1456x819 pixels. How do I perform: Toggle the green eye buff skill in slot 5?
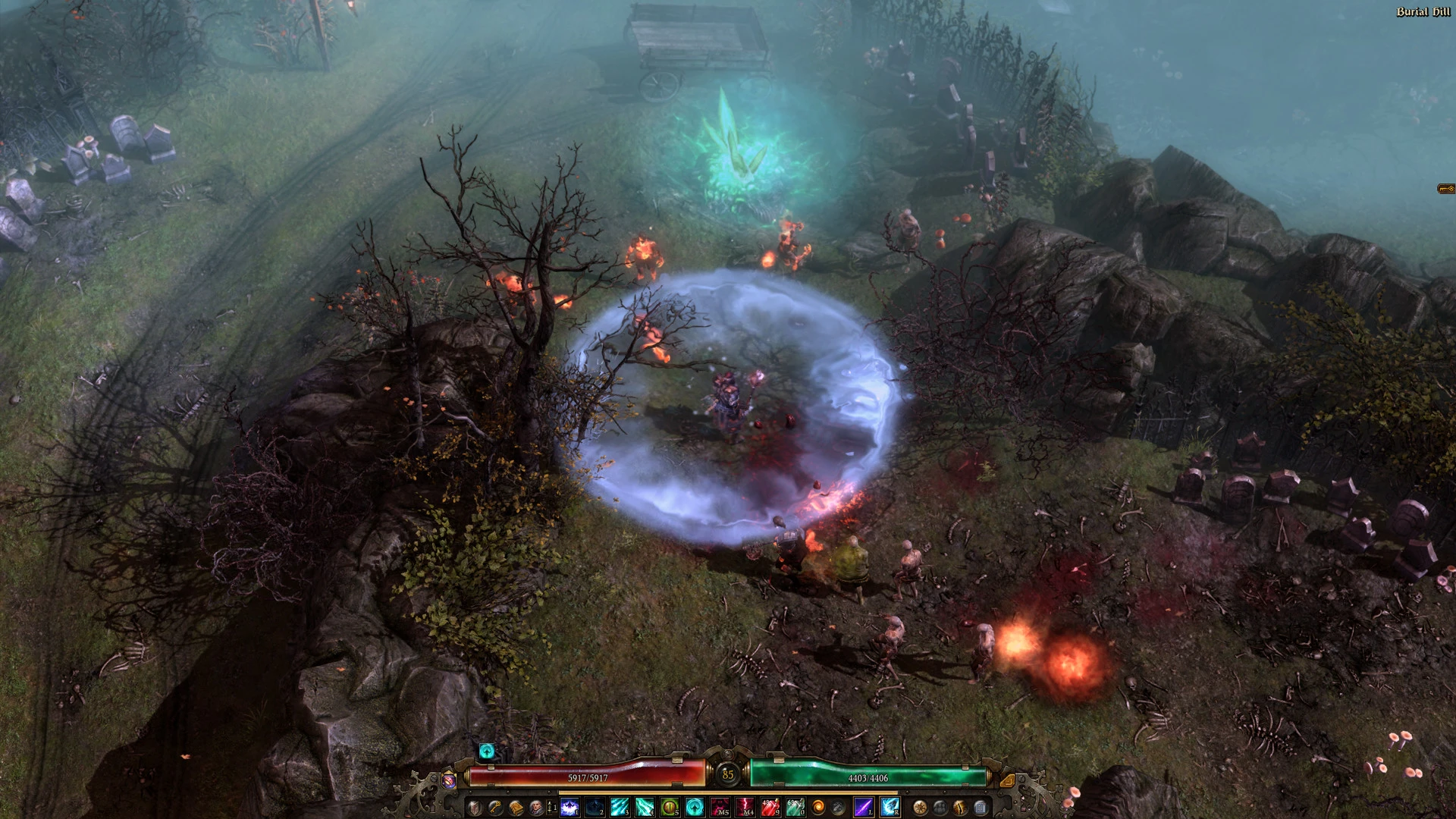(670, 806)
